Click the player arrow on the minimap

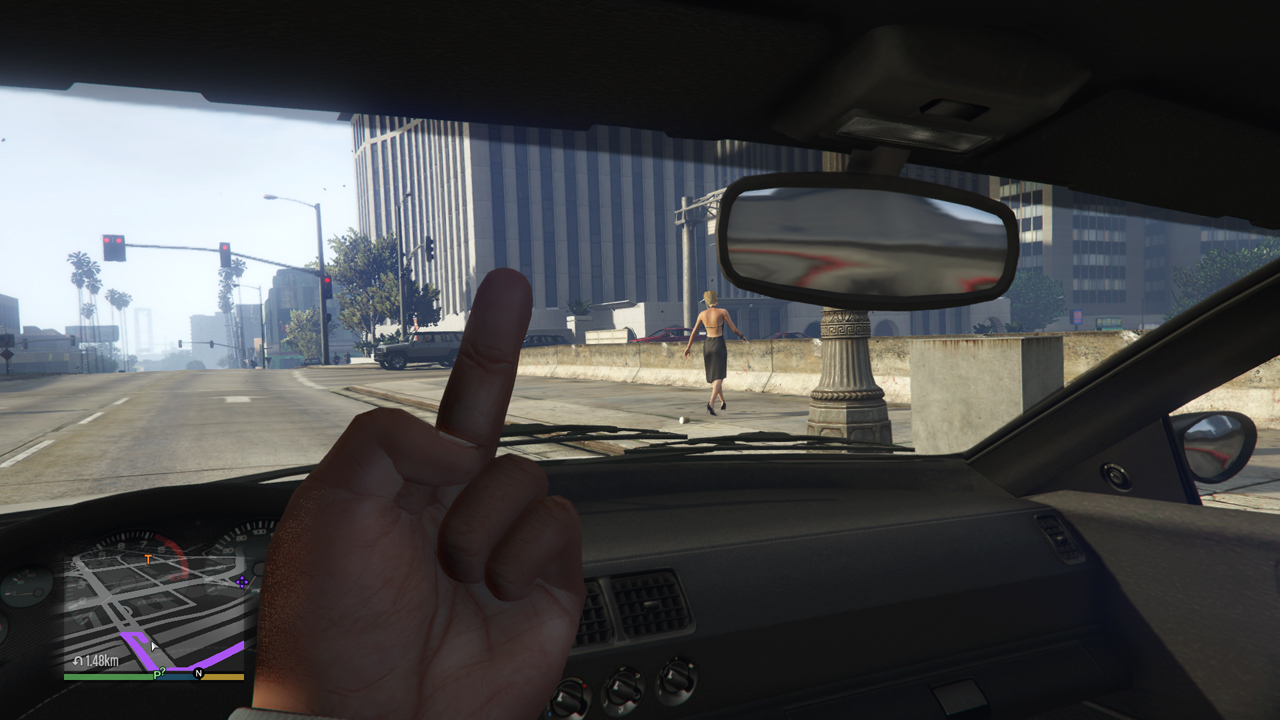(x=153, y=647)
